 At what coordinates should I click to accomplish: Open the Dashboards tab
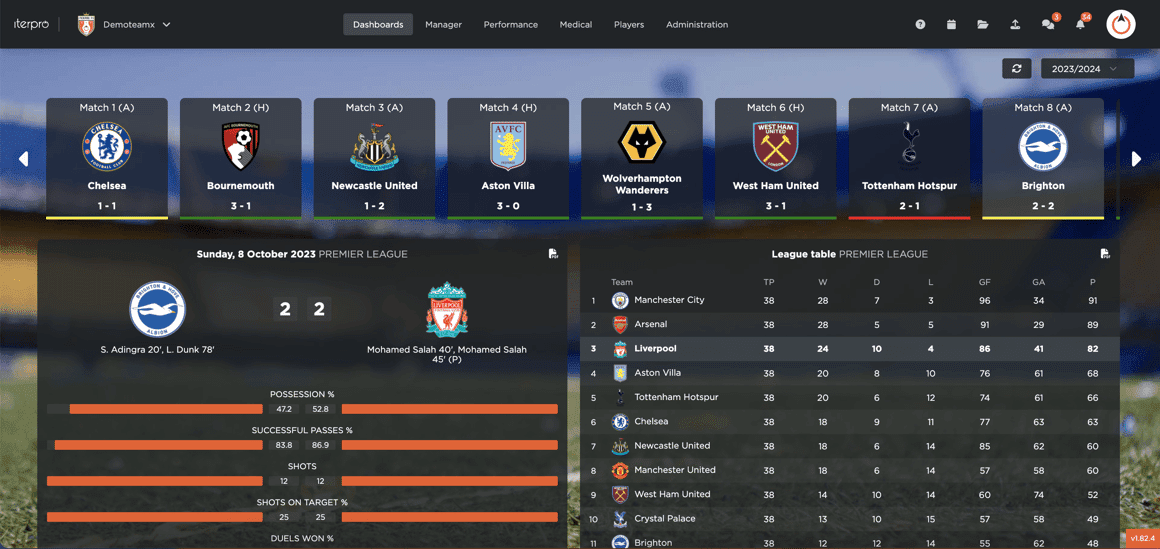tap(378, 24)
